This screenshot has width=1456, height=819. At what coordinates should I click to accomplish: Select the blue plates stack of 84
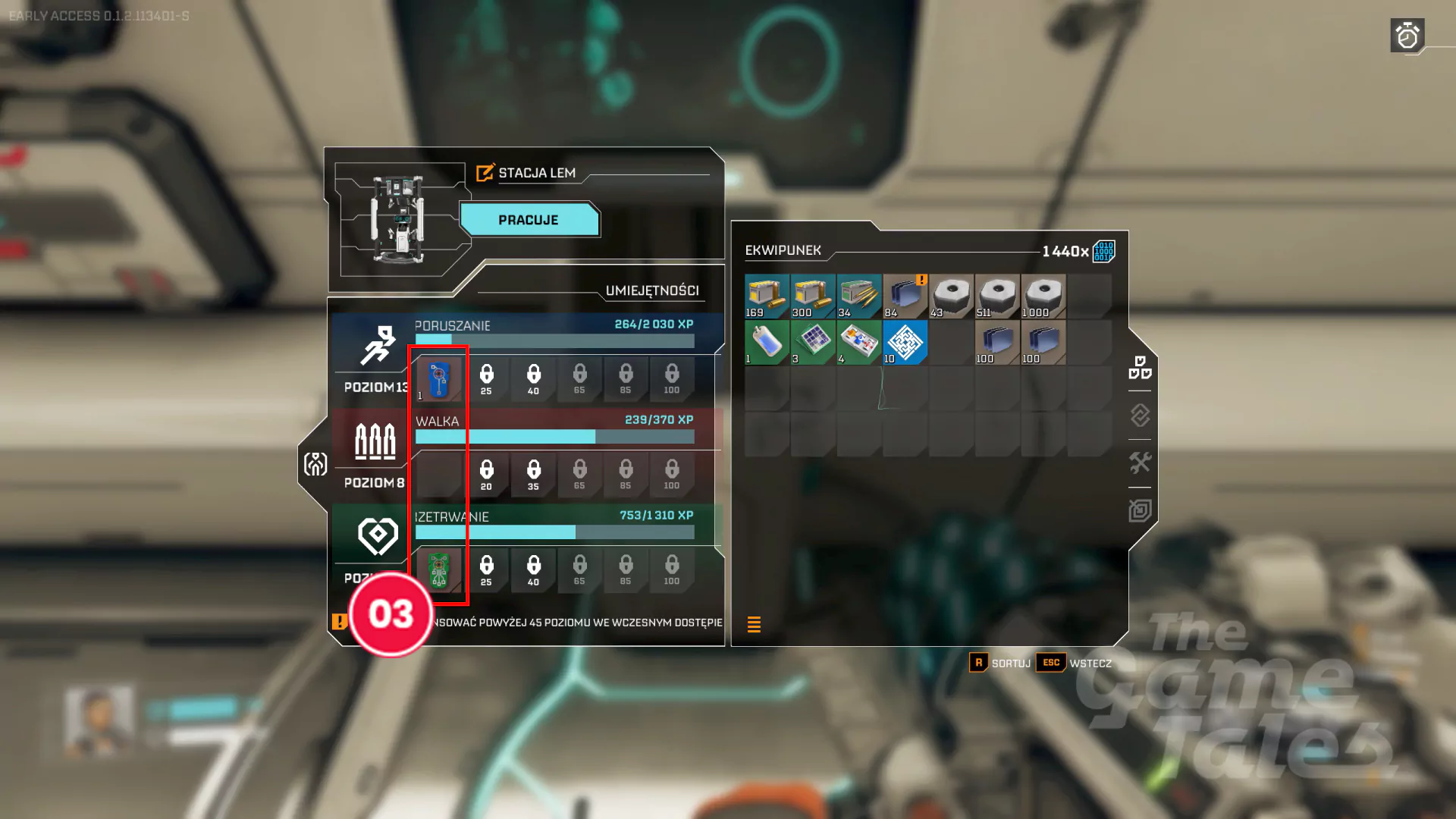(905, 296)
